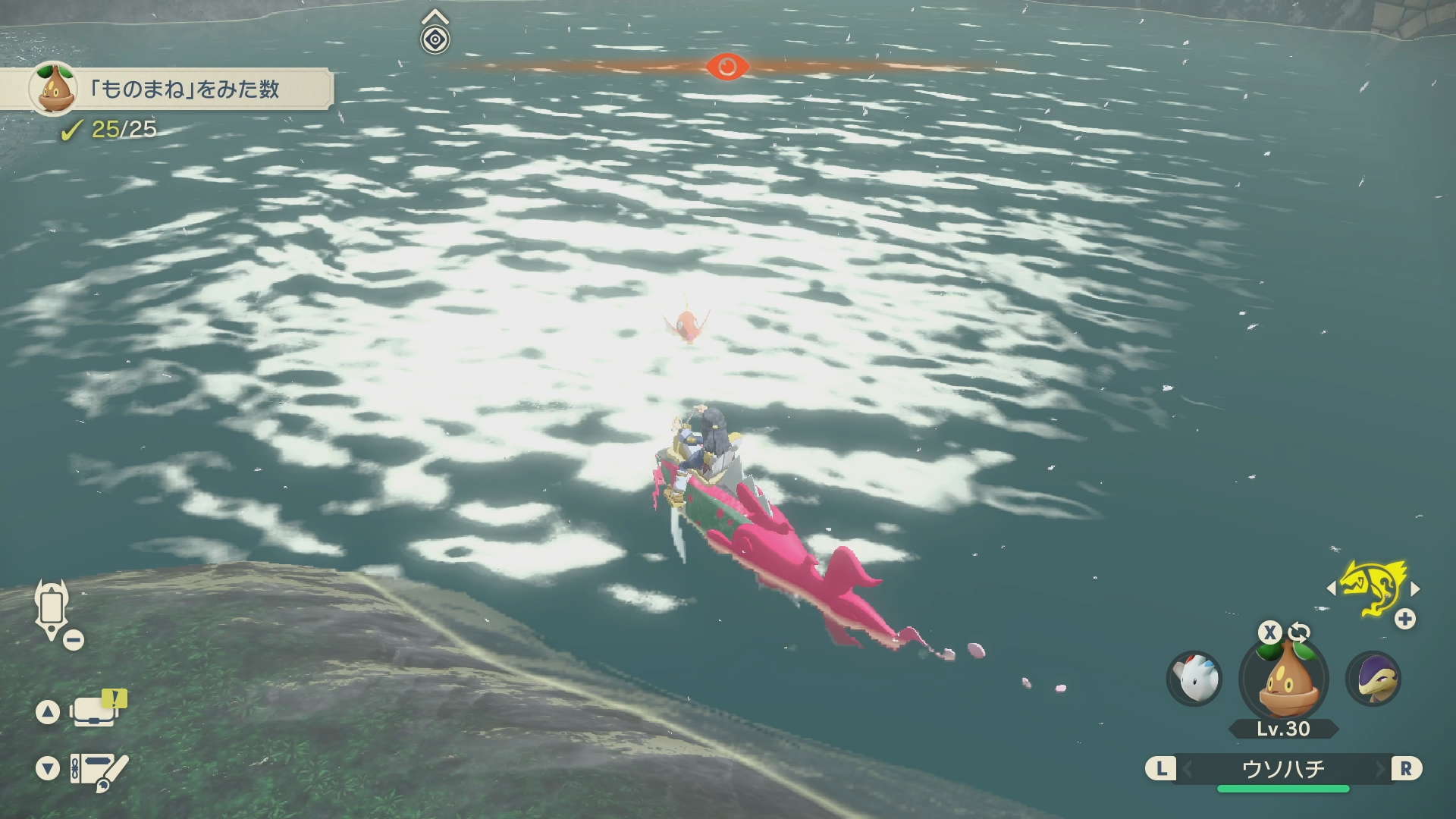Choose the Togekiss party icon

click(1194, 678)
